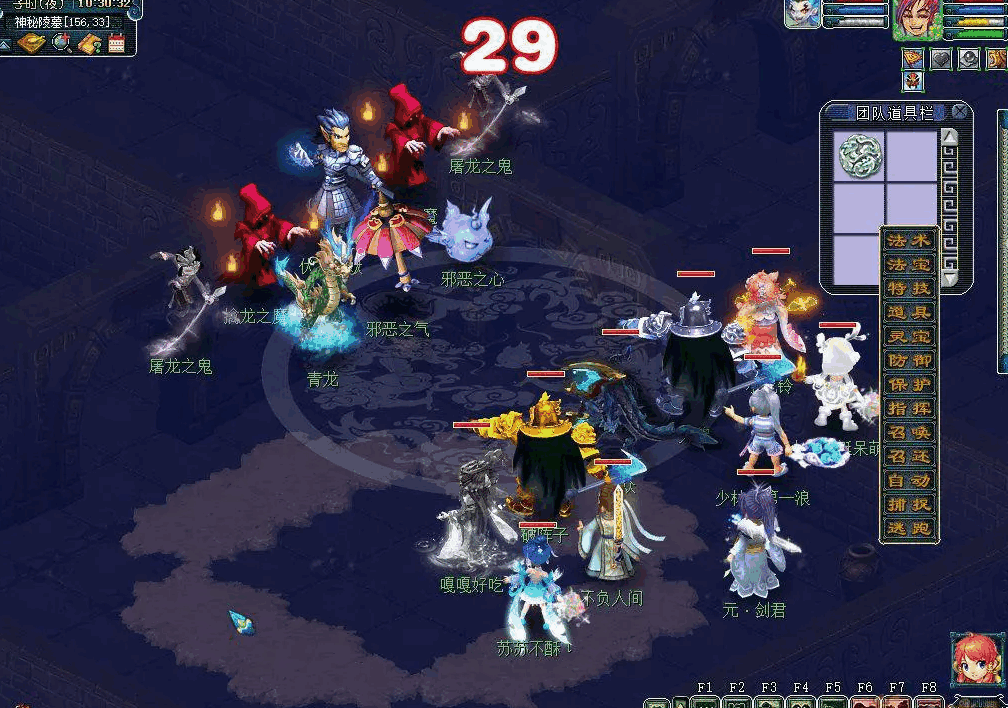Close the 团队道具栏 team item panel
The image size is (1008, 708).
click(960, 112)
